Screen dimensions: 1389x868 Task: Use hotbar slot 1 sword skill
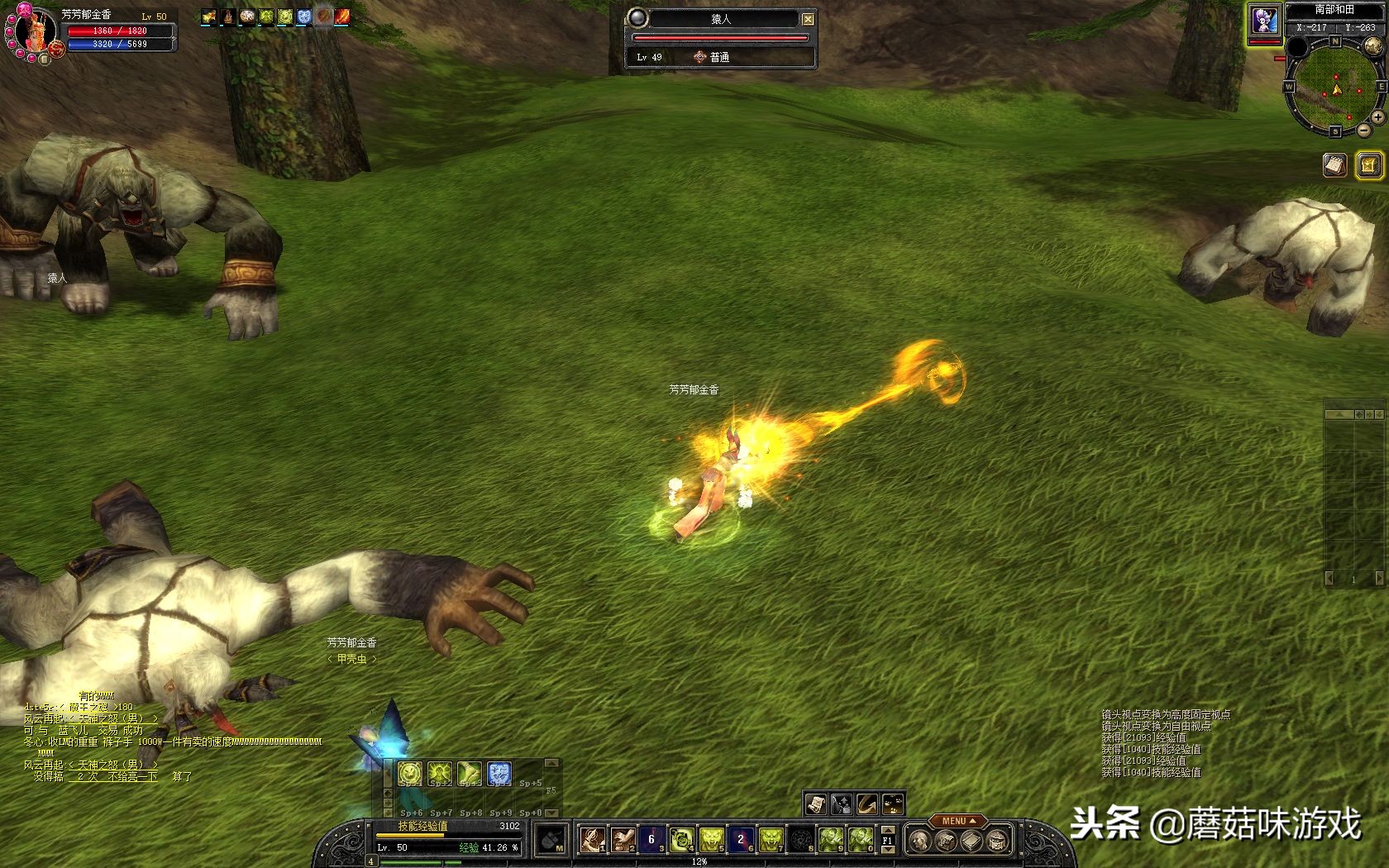tap(591, 840)
